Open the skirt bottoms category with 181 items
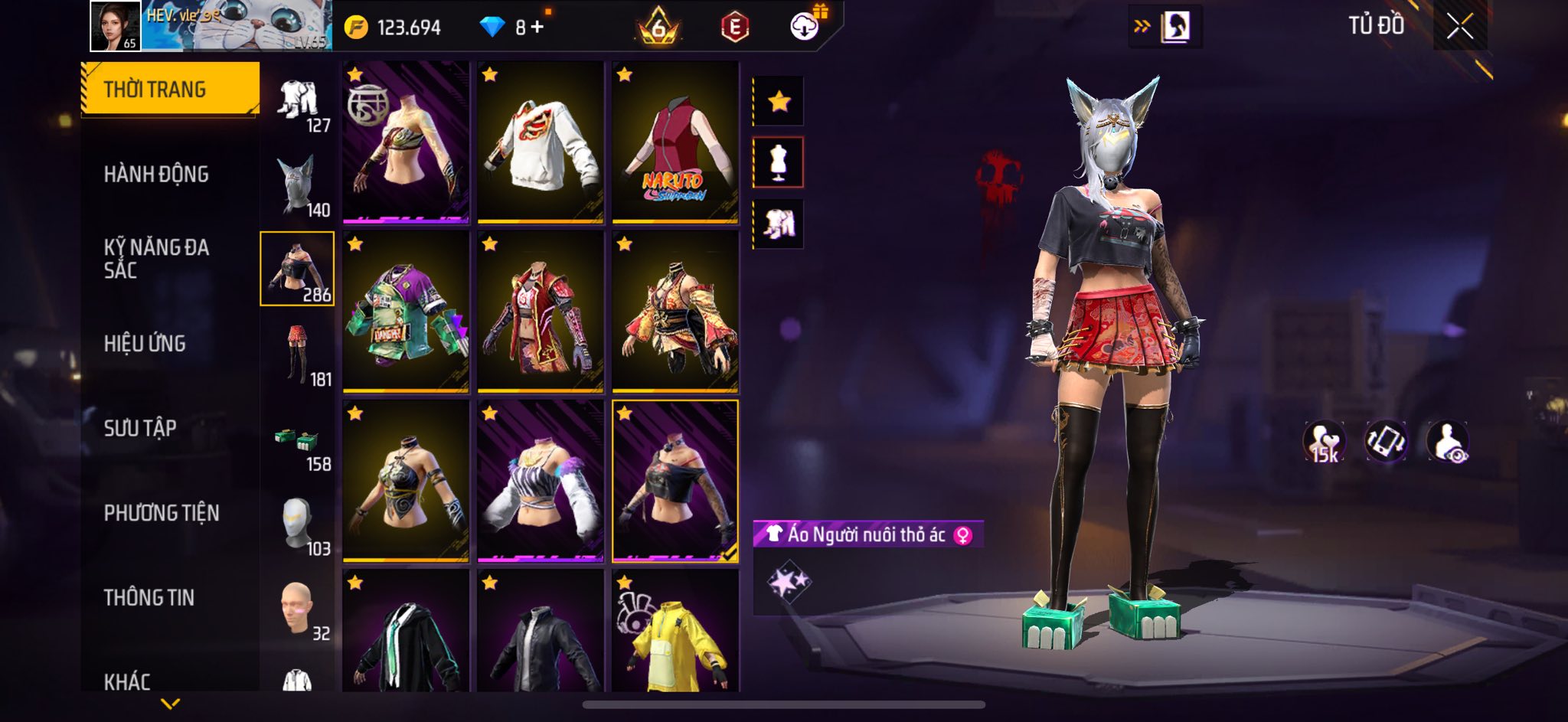Image resolution: width=1568 pixels, height=722 pixels. coord(298,354)
